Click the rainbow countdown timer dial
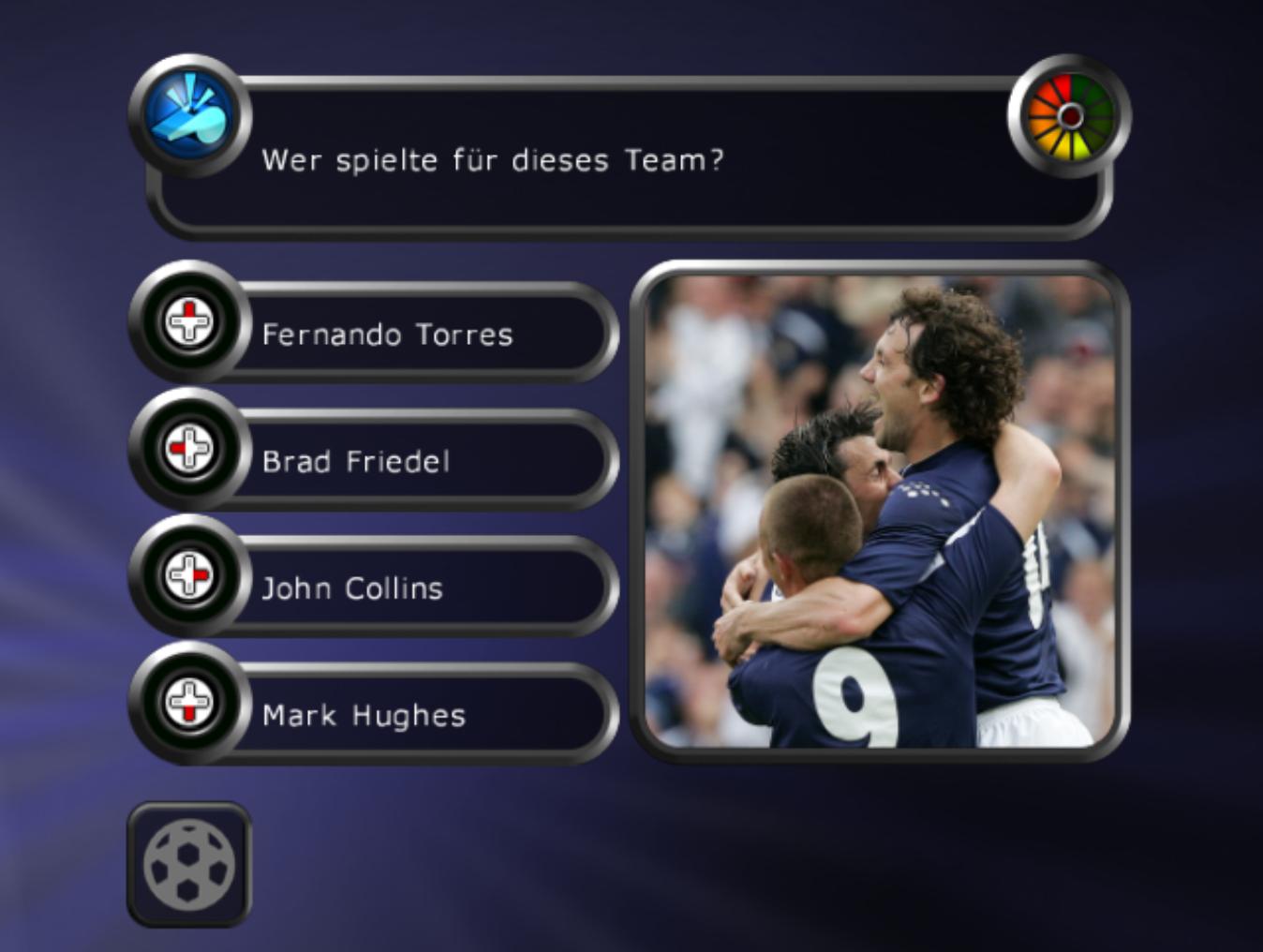The image size is (1263, 952). click(x=1071, y=115)
